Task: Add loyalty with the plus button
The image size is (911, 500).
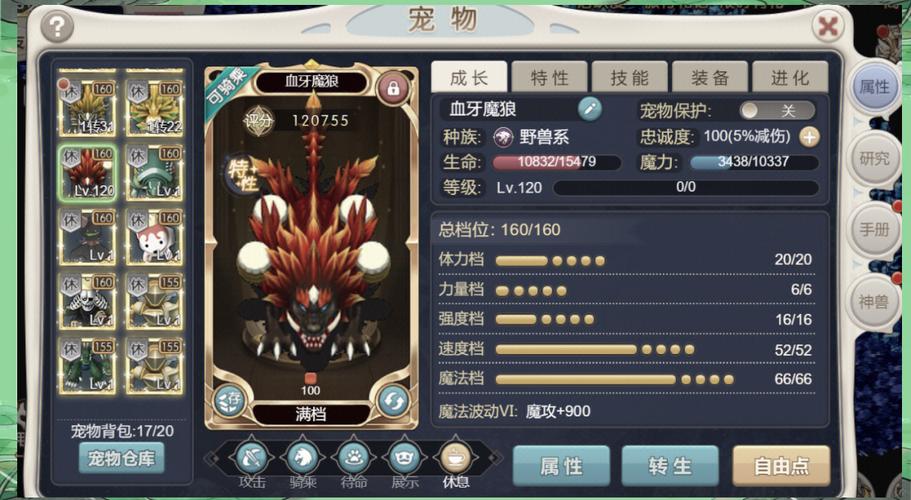Action: 809,137
